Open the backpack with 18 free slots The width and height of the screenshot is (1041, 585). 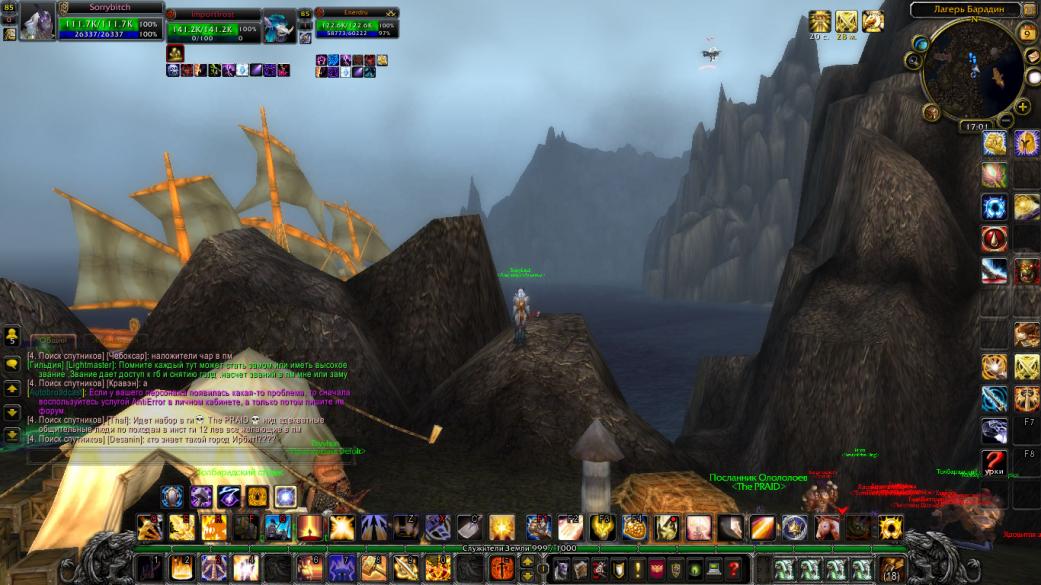tap(891, 568)
